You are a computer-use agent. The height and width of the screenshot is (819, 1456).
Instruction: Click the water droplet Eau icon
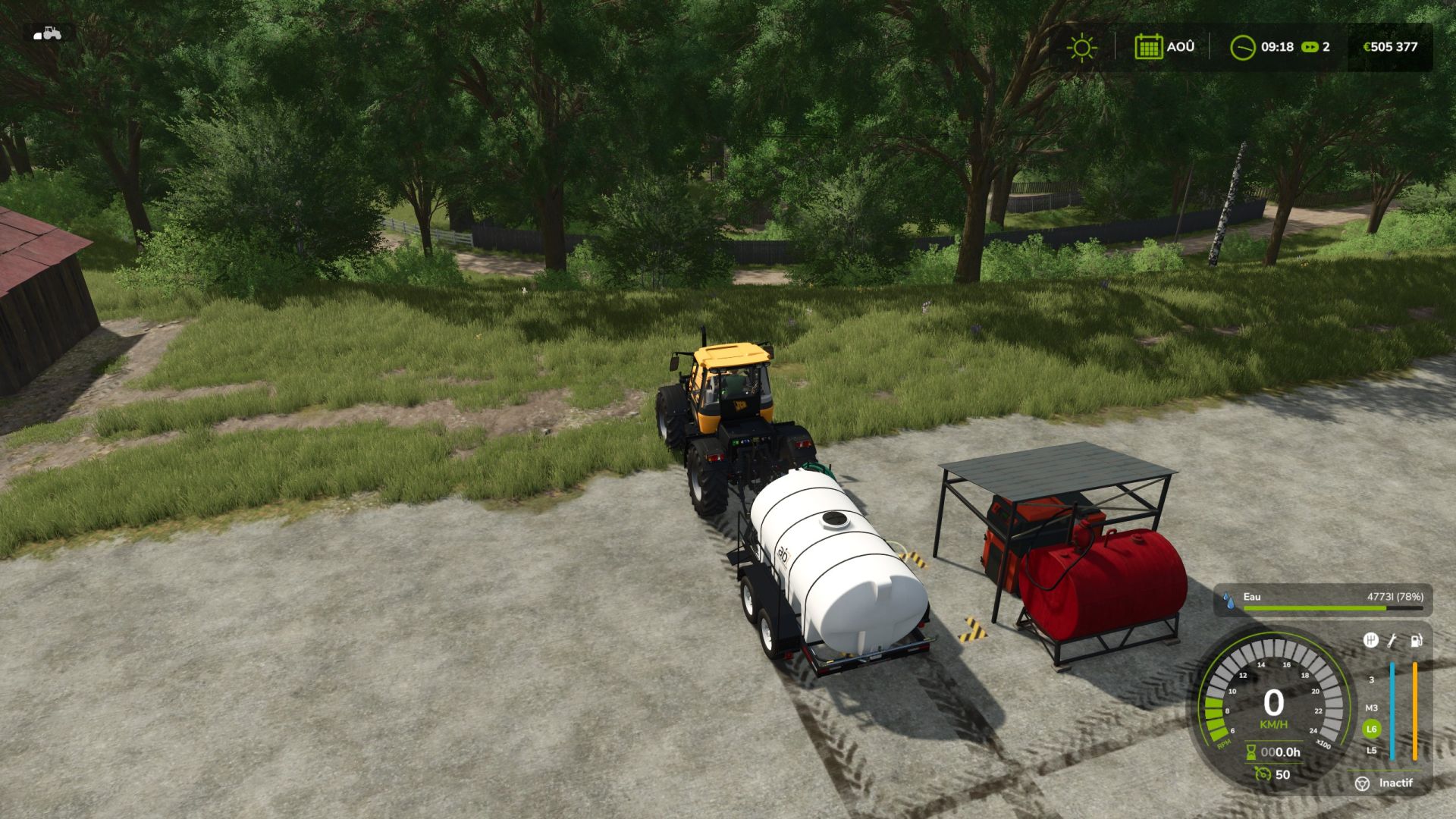pyautogui.click(x=1228, y=599)
